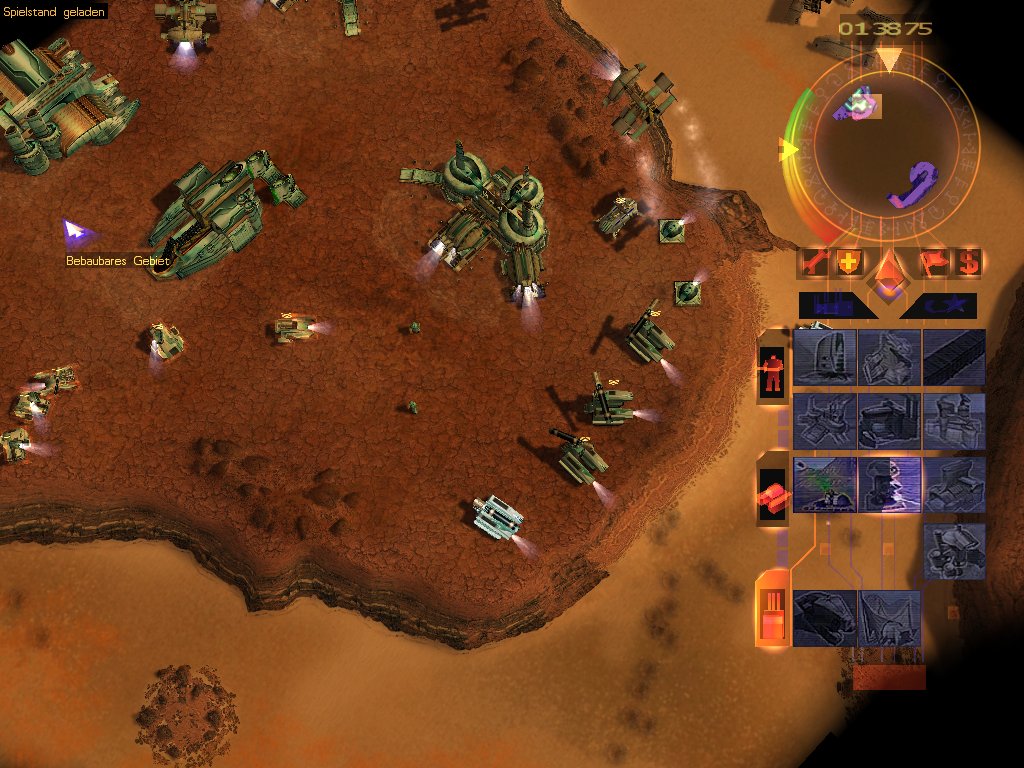Screen dimensions: 1024x768
Task: Click the orange diamond below the radar
Action: tap(888, 272)
